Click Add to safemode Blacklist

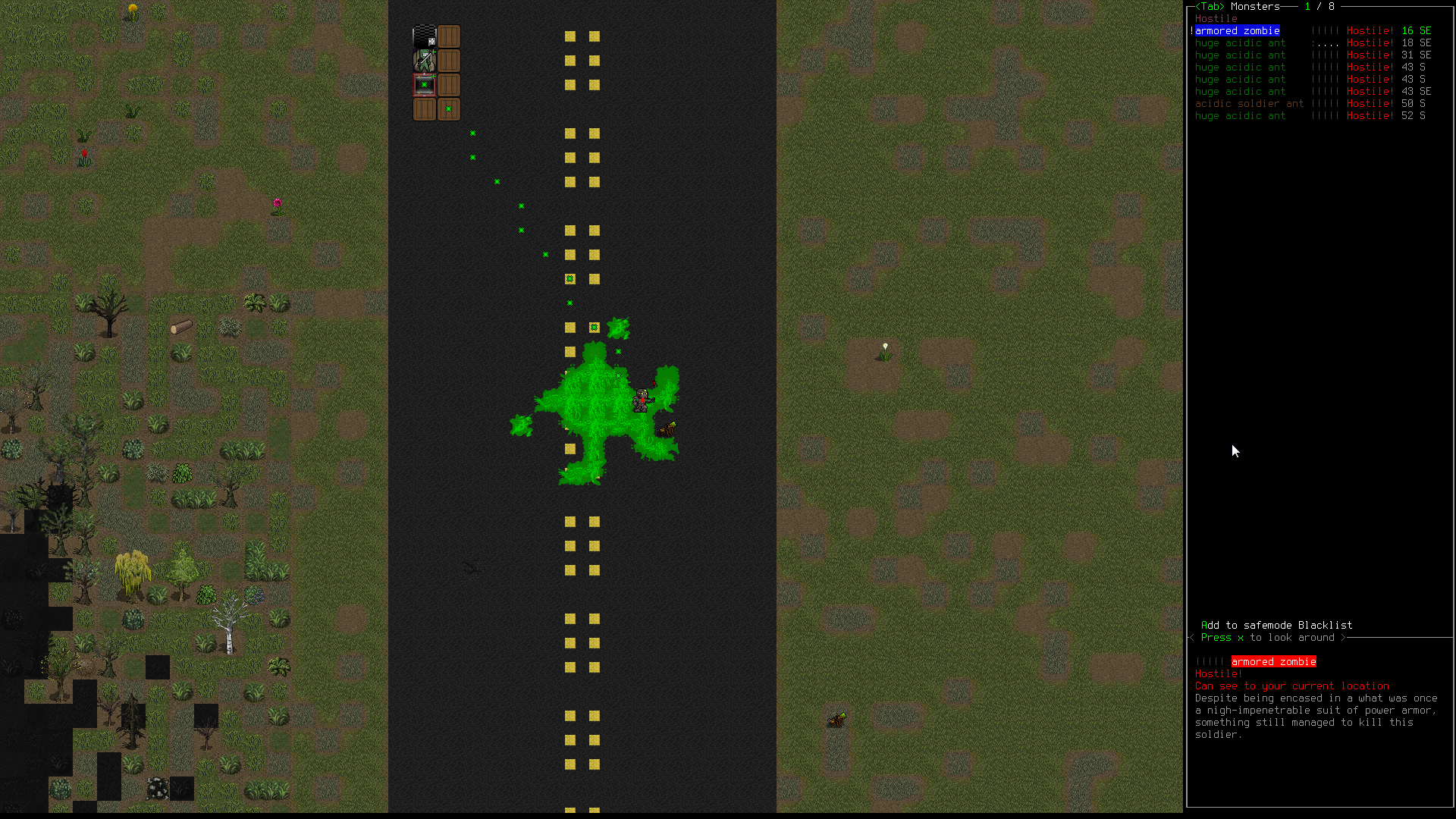pos(1276,626)
